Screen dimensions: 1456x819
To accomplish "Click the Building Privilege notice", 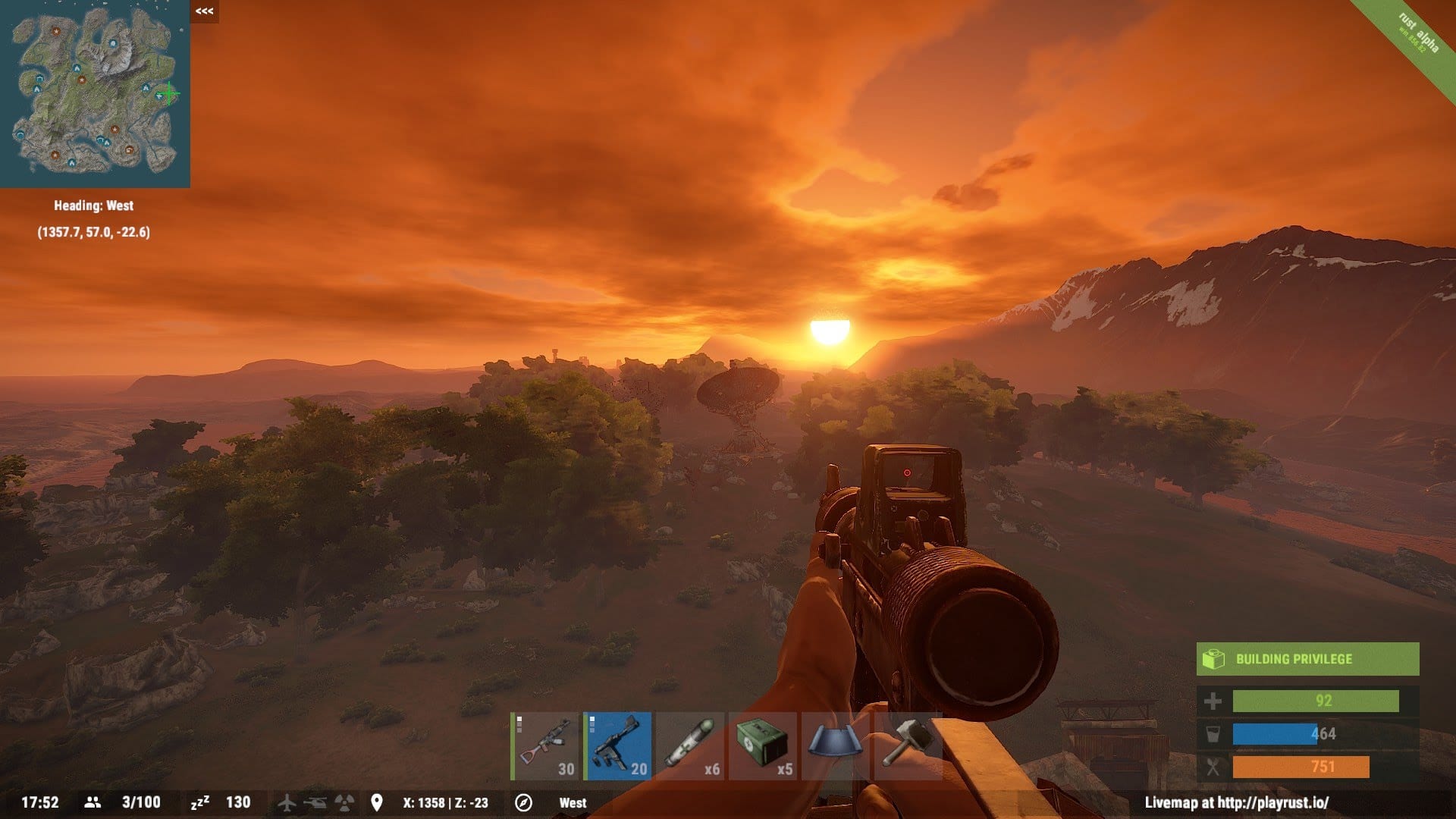I will pos(1307,659).
